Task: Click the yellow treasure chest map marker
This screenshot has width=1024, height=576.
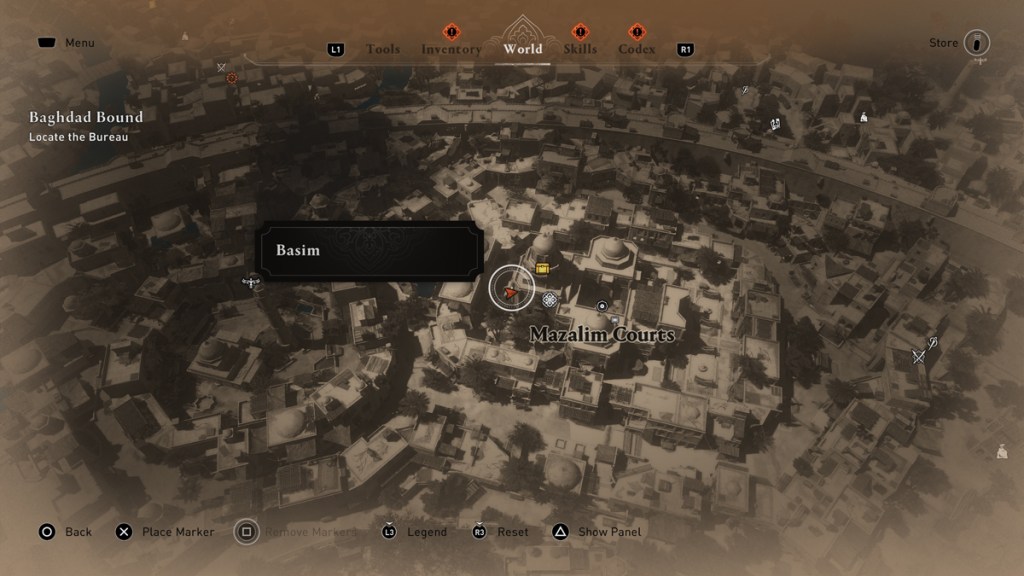Action: (543, 268)
